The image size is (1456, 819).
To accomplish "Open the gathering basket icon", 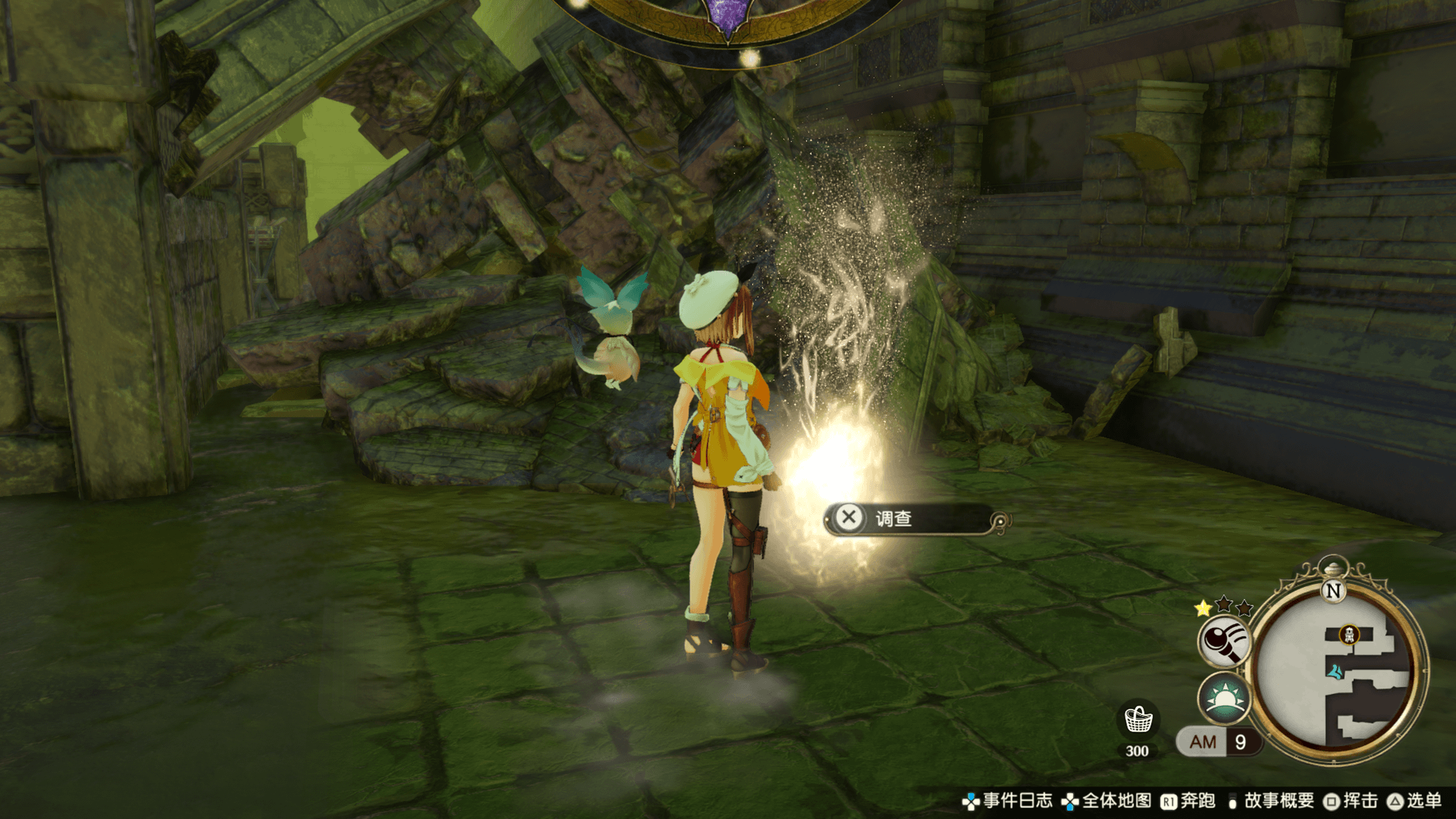I will pos(1137,719).
